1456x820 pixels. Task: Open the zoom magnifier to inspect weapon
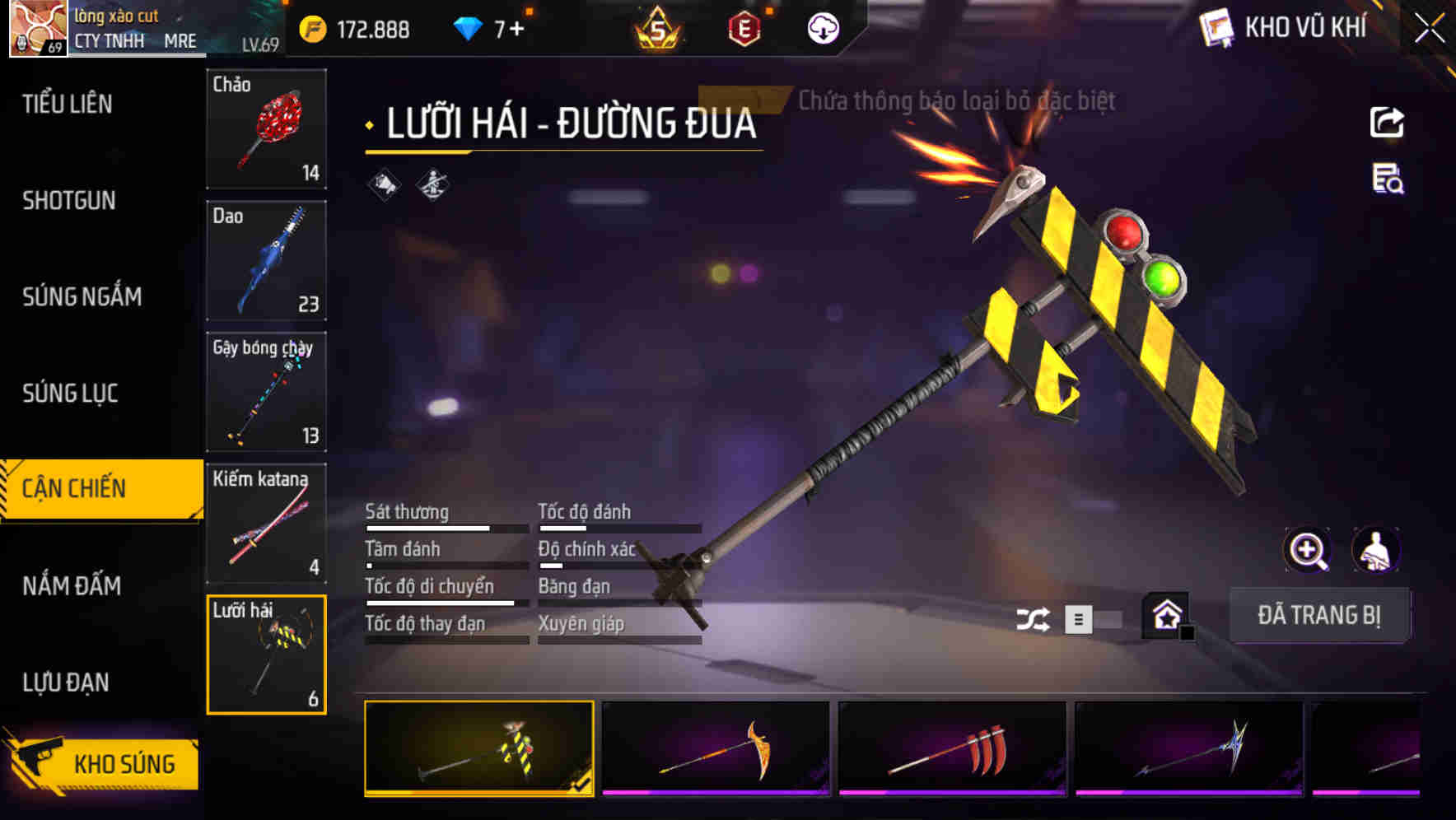pyautogui.click(x=1306, y=550)
